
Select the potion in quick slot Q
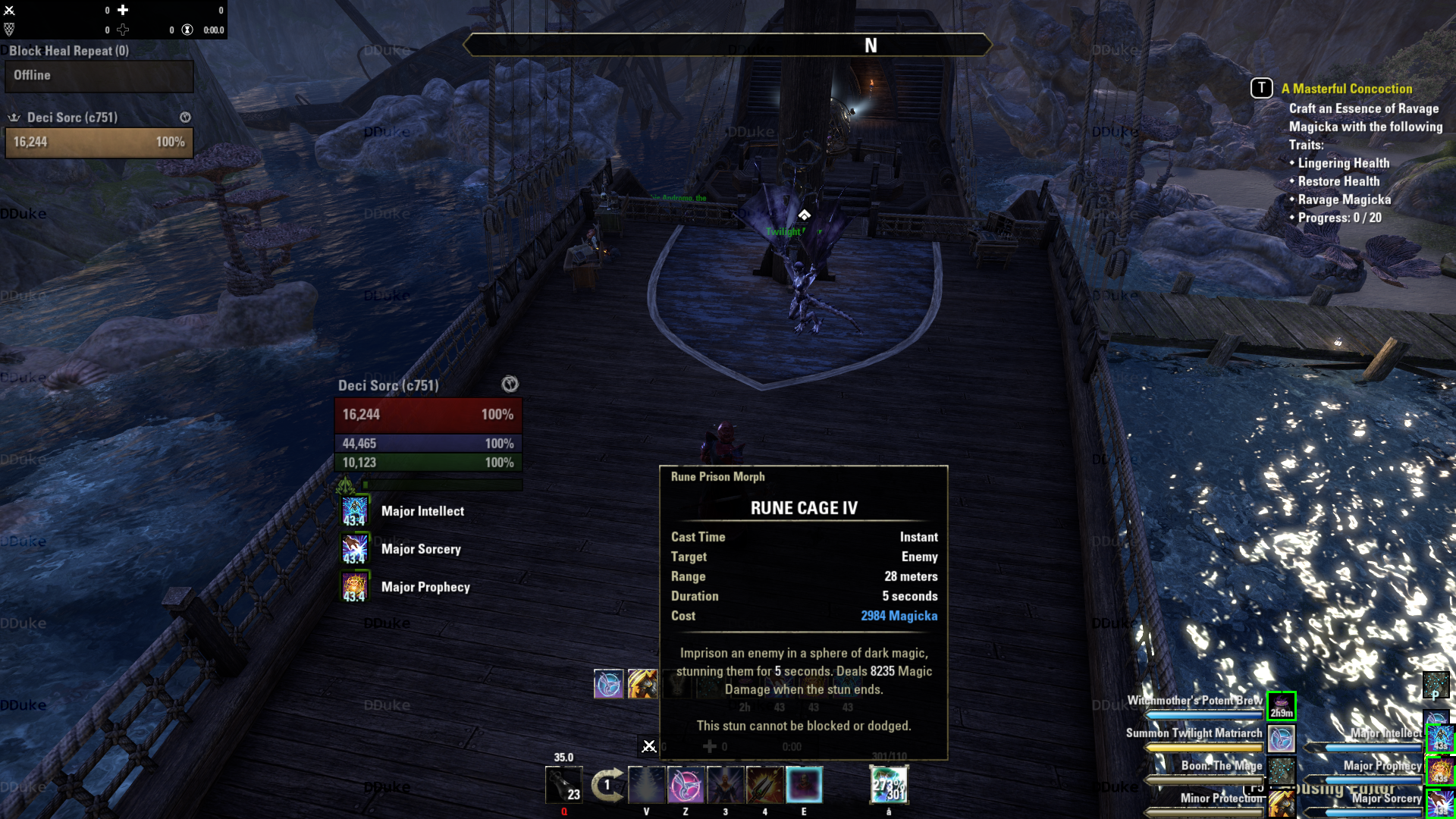coord(563,785)
